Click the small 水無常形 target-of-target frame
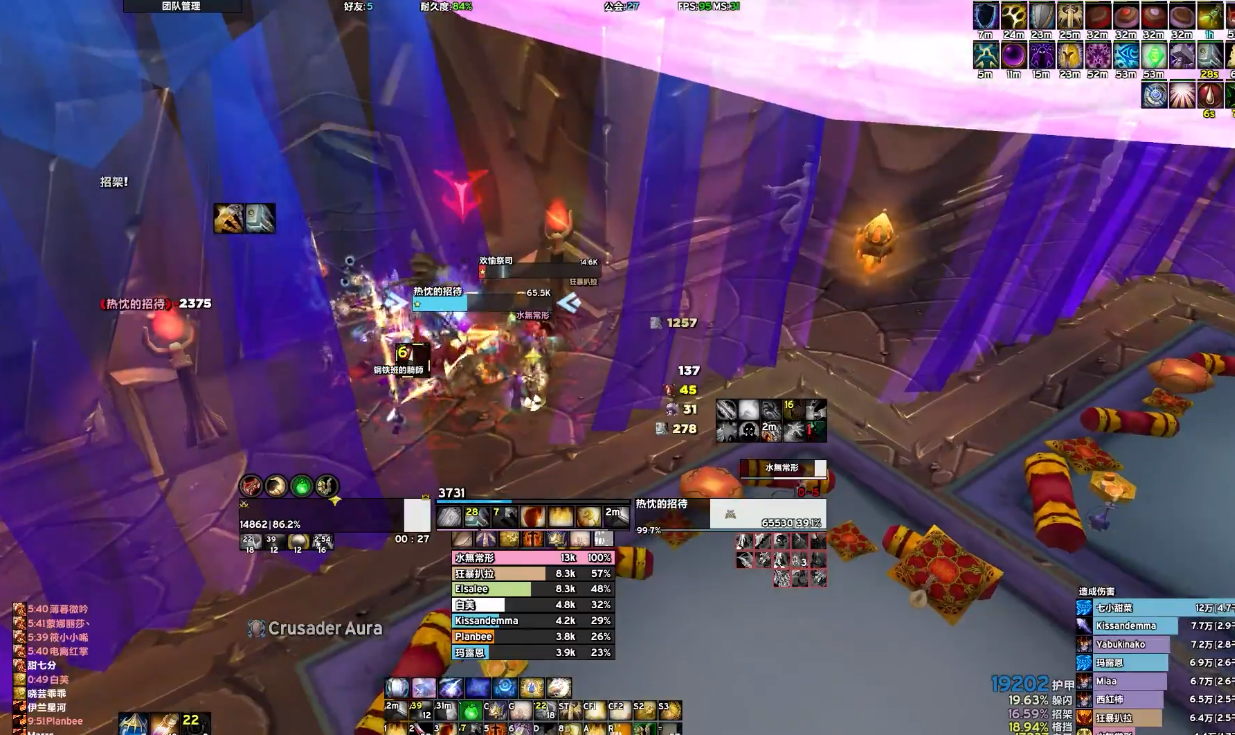Viewport: 1235px width, 735px height. coord(783,468)
